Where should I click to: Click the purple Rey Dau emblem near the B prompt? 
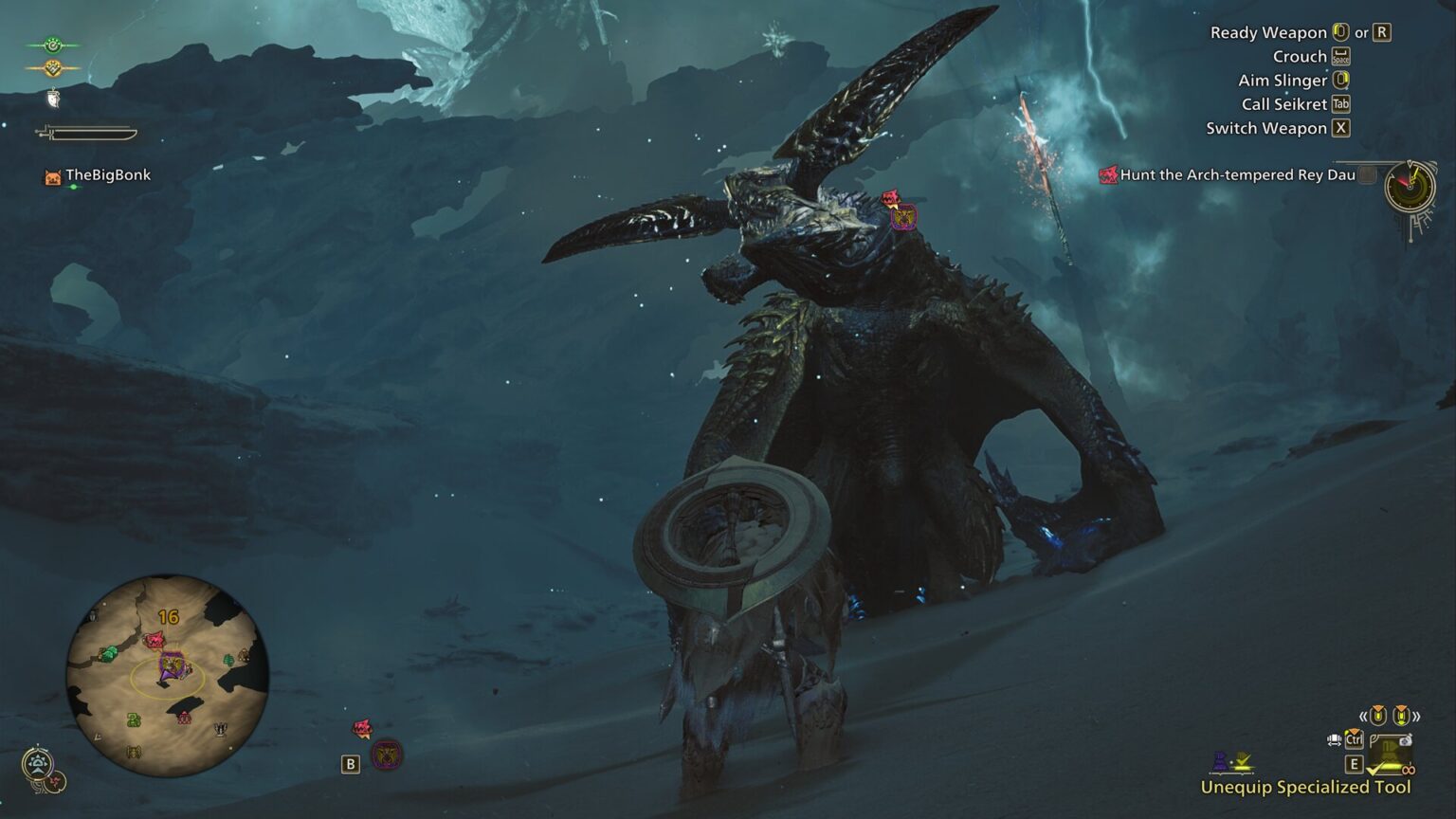pos(386,755)
